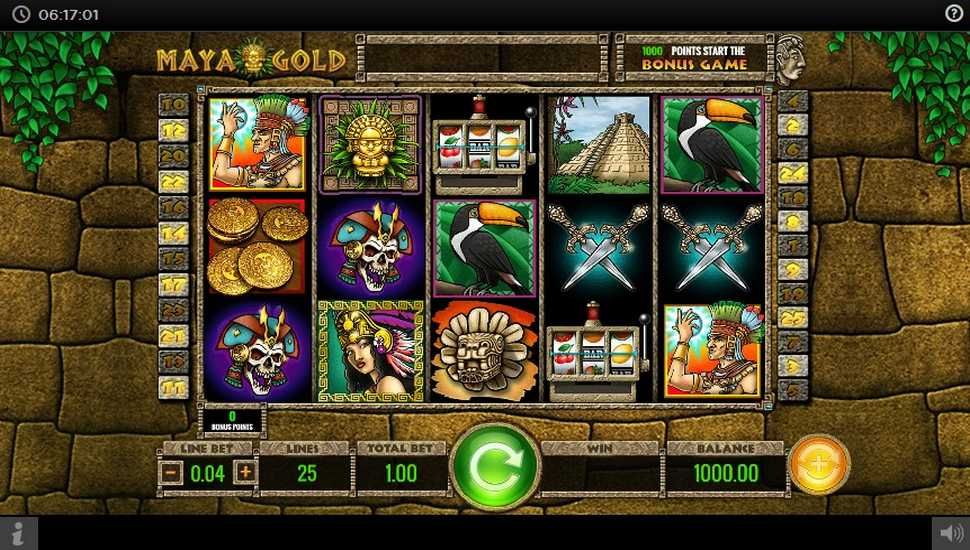The height and width of the screenshot is (550, 970).
Task: Choose payline 17 marker
Action: pos(173,284)
